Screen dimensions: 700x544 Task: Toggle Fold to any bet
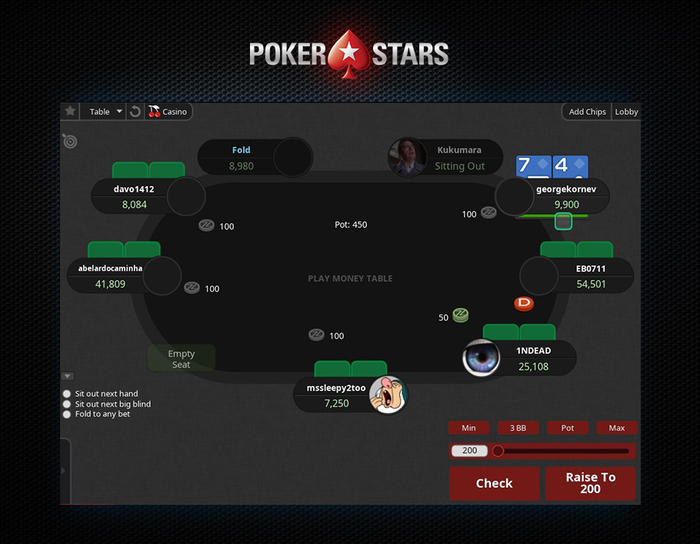coord(67,414)
